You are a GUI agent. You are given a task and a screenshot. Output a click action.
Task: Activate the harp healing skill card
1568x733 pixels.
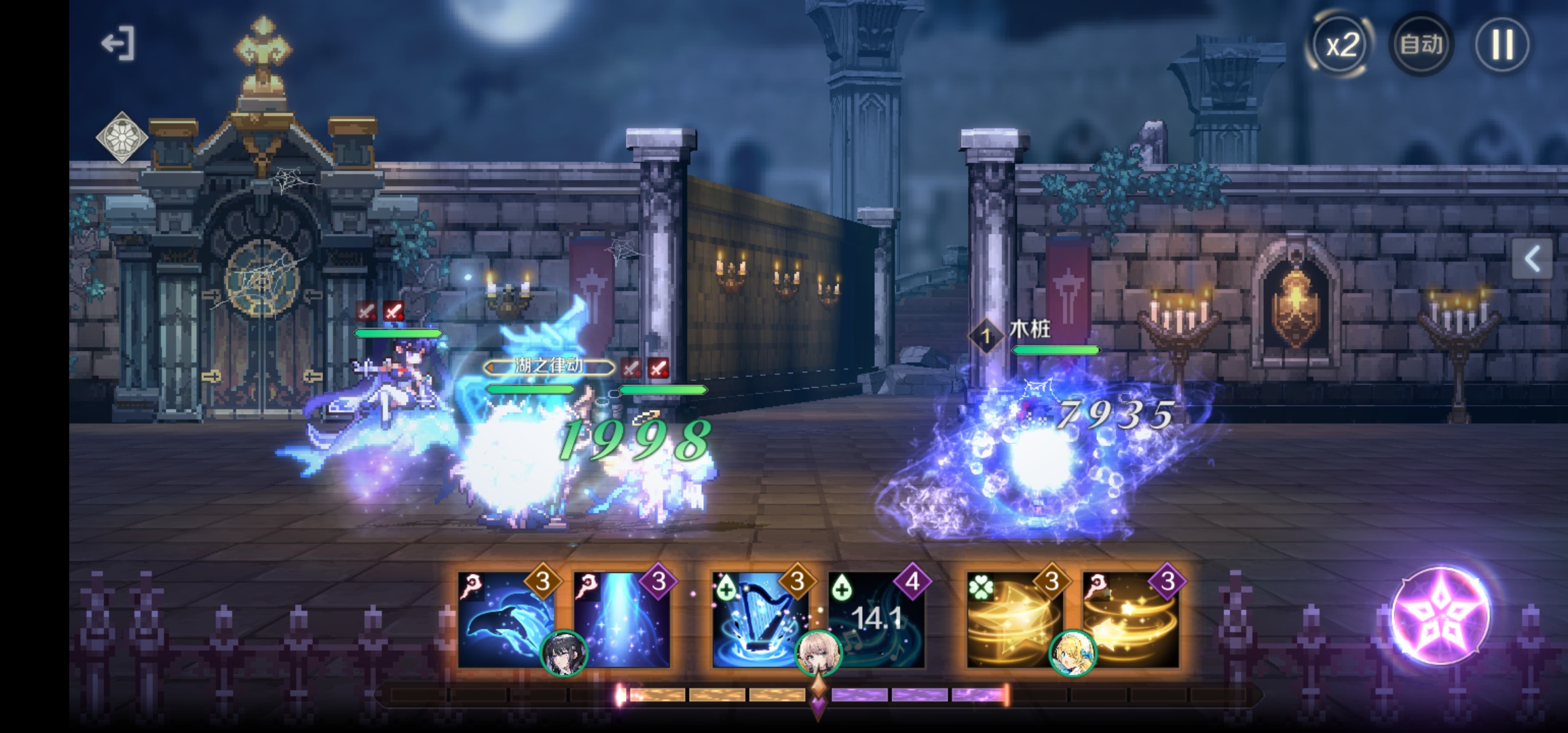tap(759, 619)
